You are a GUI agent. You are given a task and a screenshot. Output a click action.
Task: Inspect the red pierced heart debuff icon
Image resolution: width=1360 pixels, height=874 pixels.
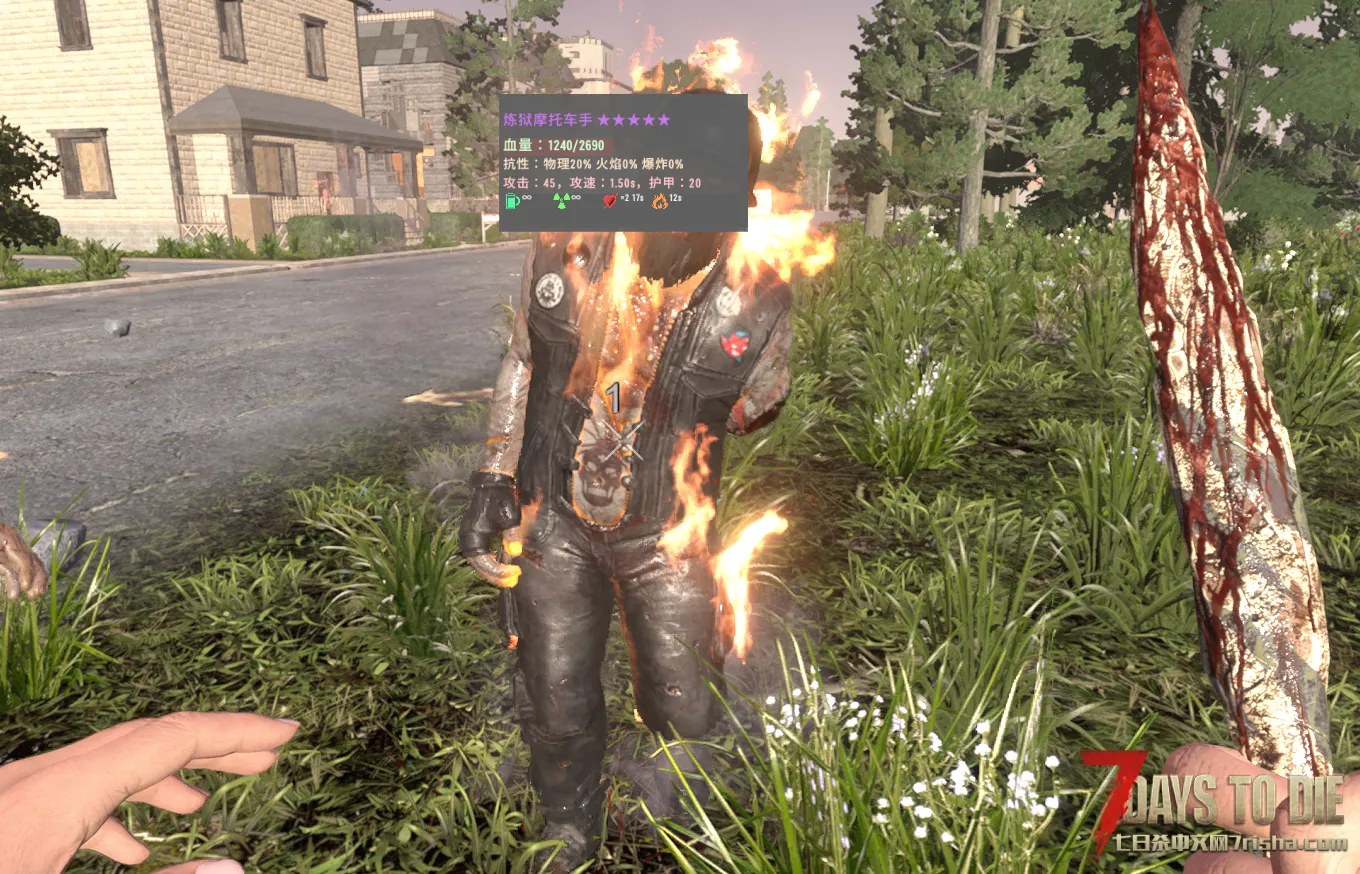[609, 201]
